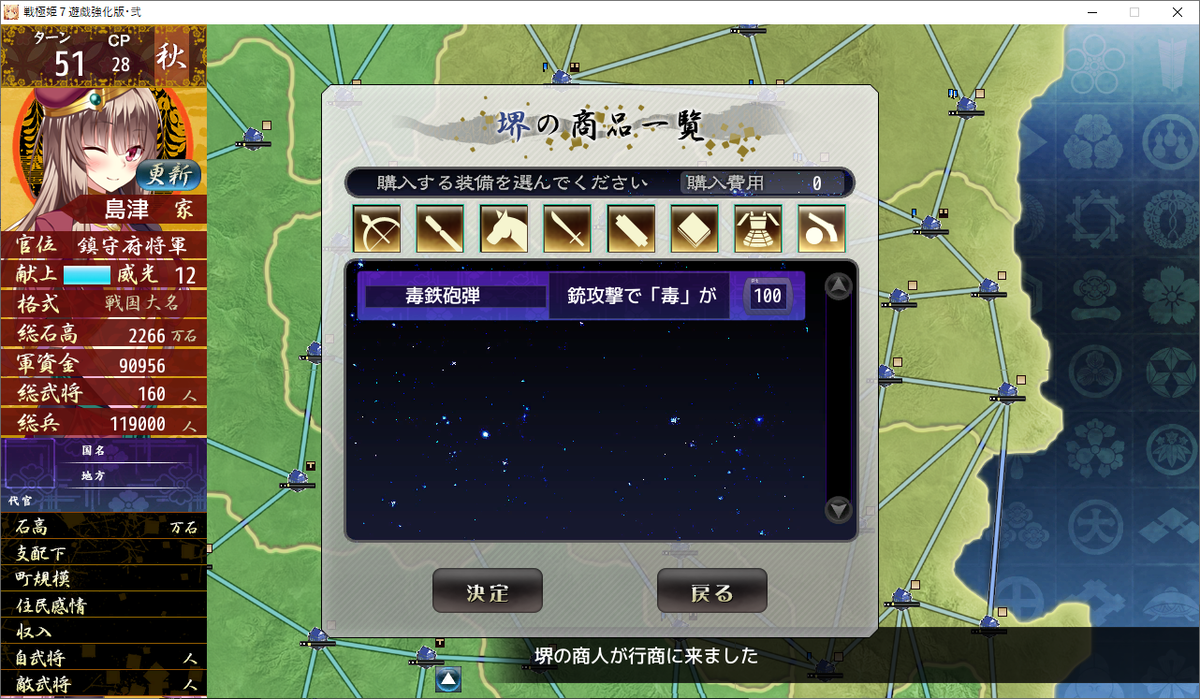Viewport: 1200px width, 699px height.
Task: Confirm purchase with the 決定 button
Action: coord(487,591)
